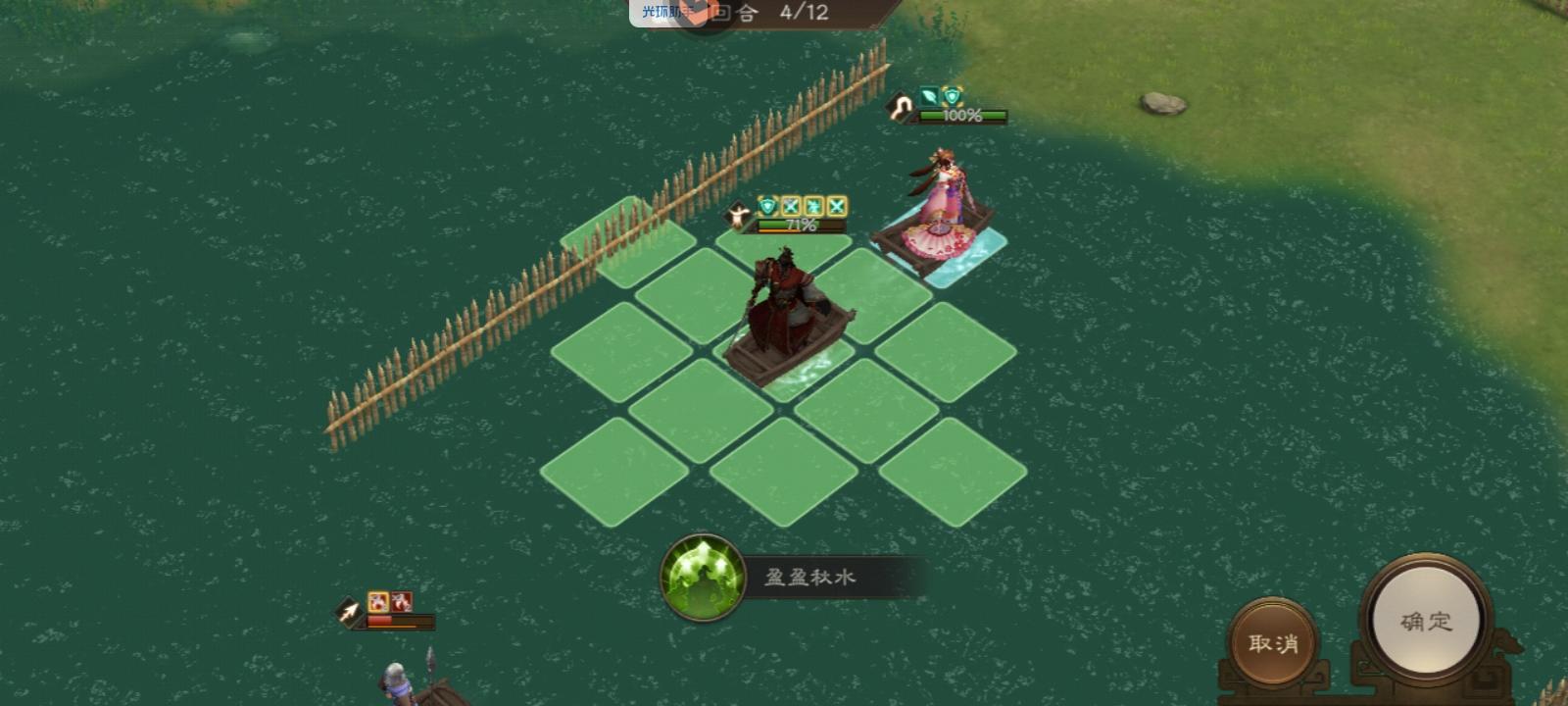Click the second red buff icon on the bottom-left unit
This screenshot has width=1568, height=706.
(x=403, y=601)
